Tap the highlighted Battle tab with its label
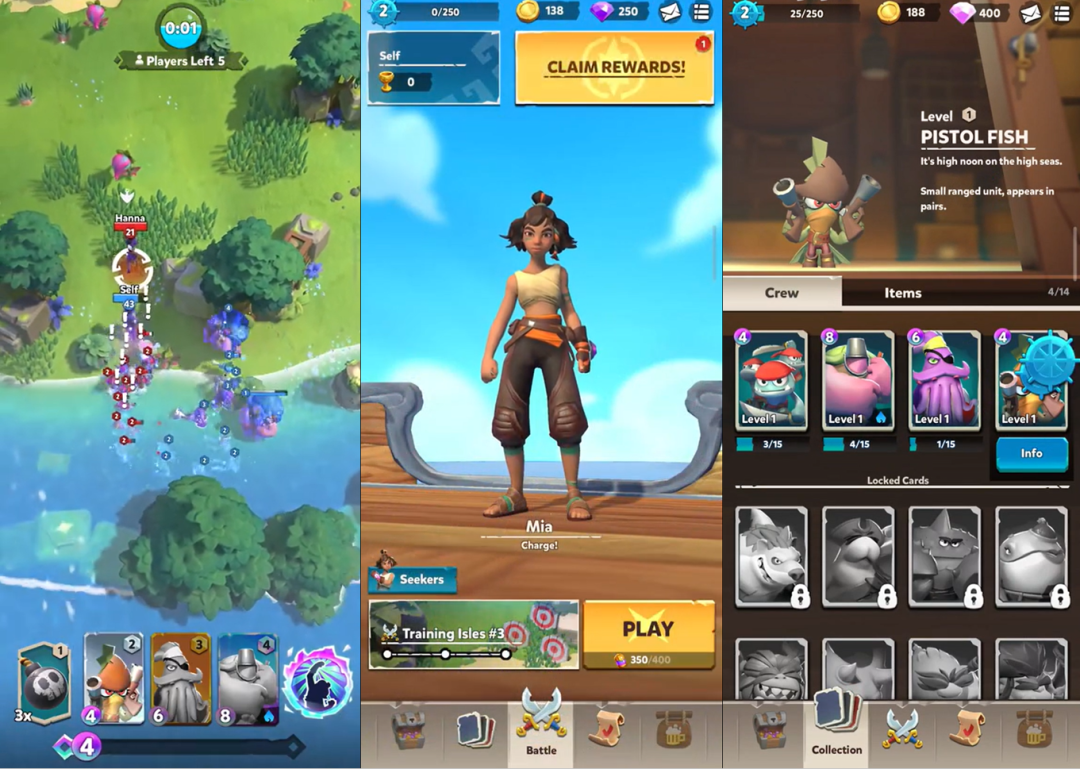This screenshot has height=769, width=1080. click(x=541, y=727)
